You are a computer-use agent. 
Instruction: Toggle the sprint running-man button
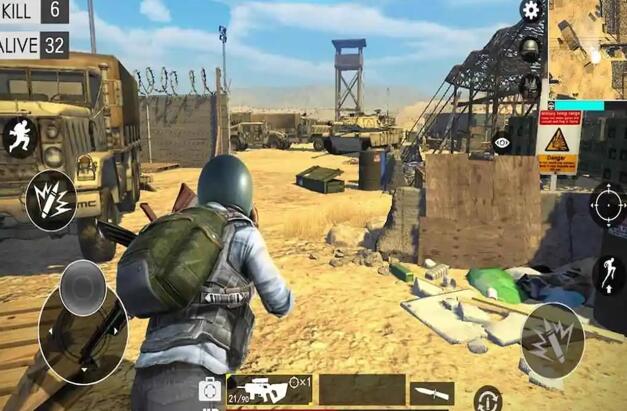click(19, 136)
